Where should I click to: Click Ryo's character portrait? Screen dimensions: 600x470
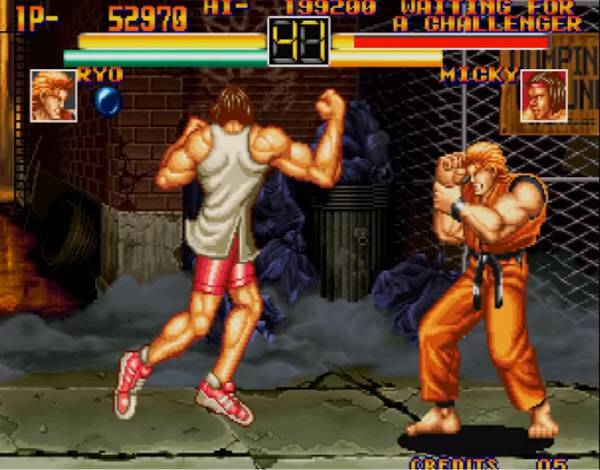53,95
